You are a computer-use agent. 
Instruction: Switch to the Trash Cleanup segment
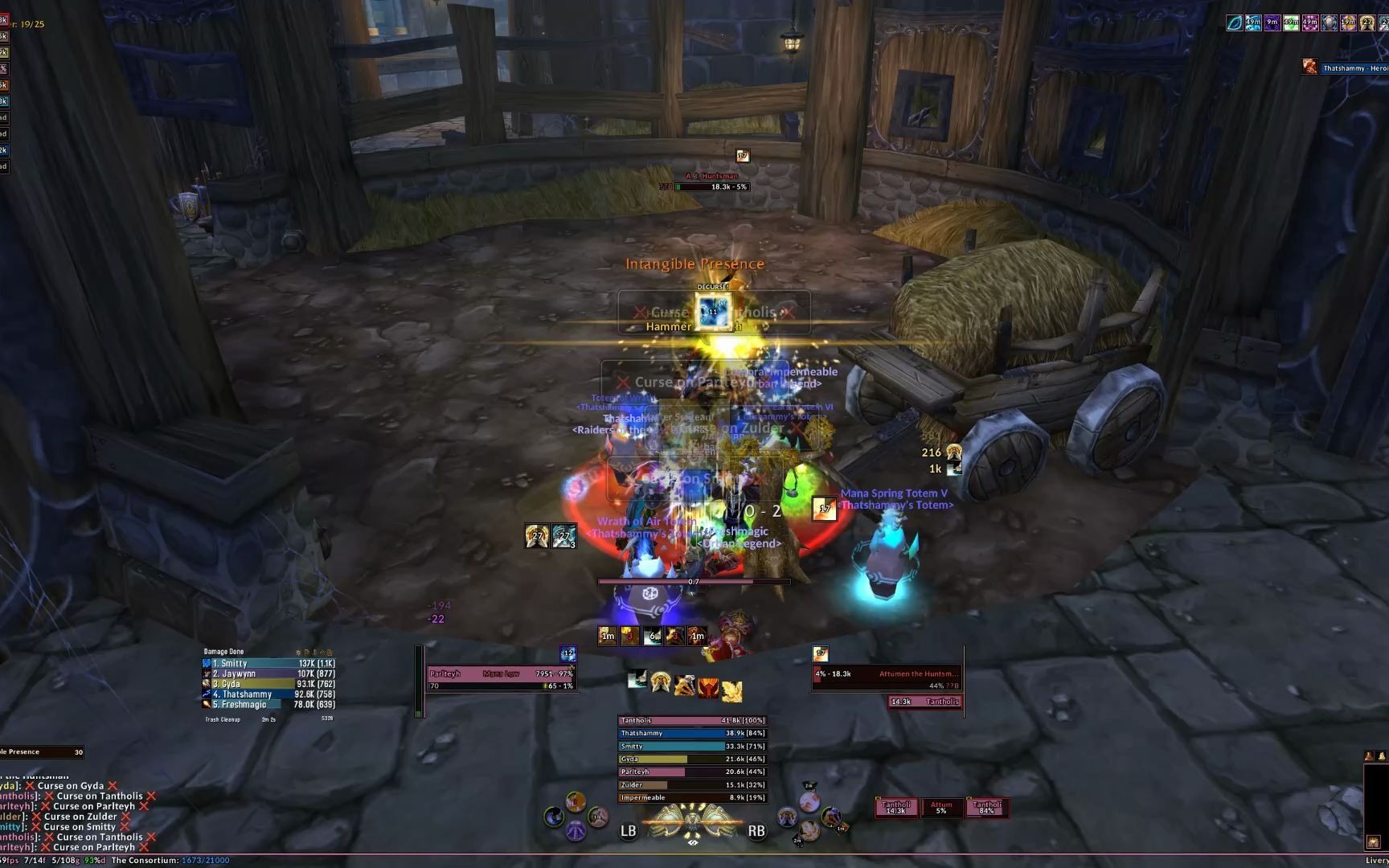tap(223, 719)
